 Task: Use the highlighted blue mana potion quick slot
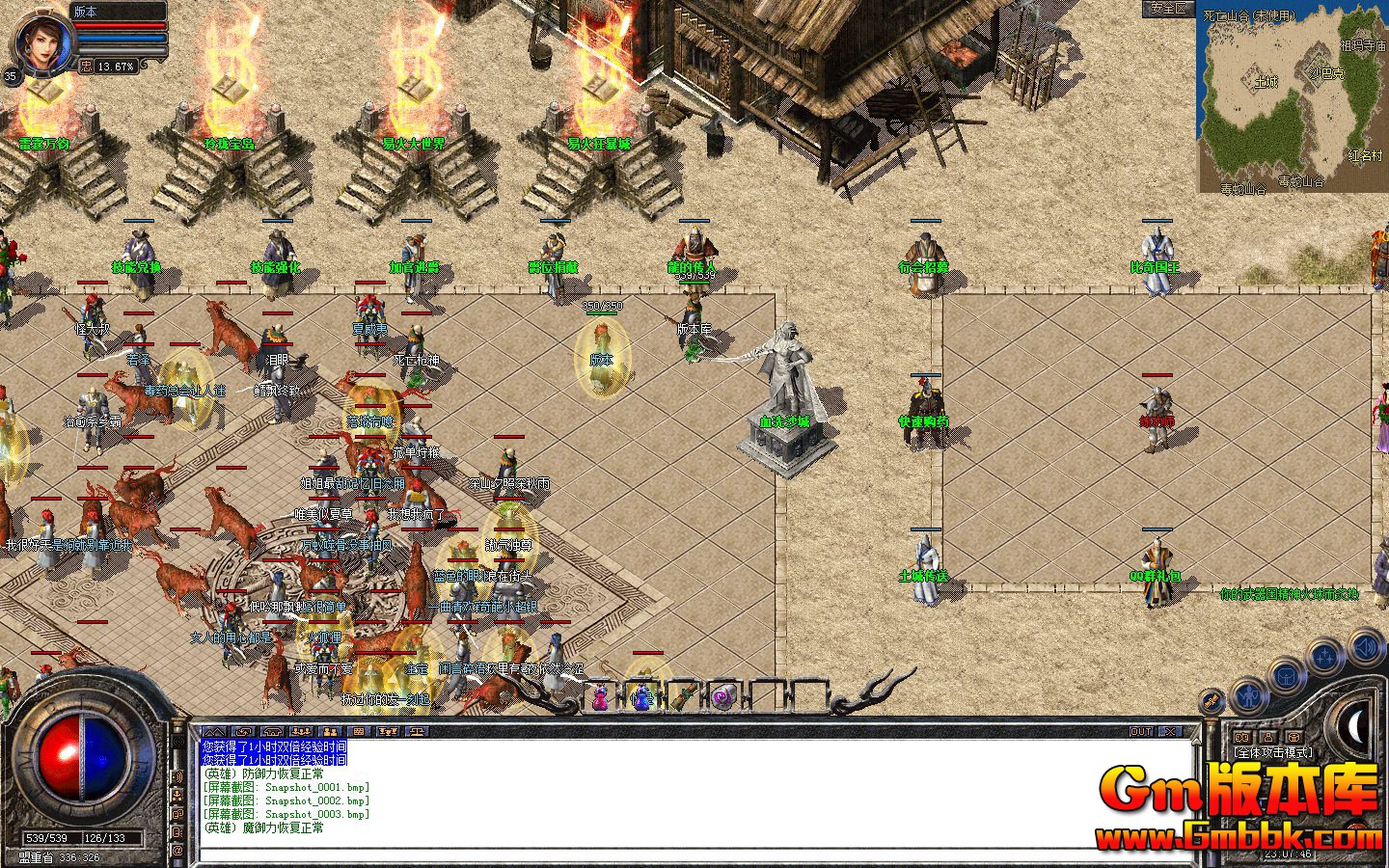click(641, 696)
